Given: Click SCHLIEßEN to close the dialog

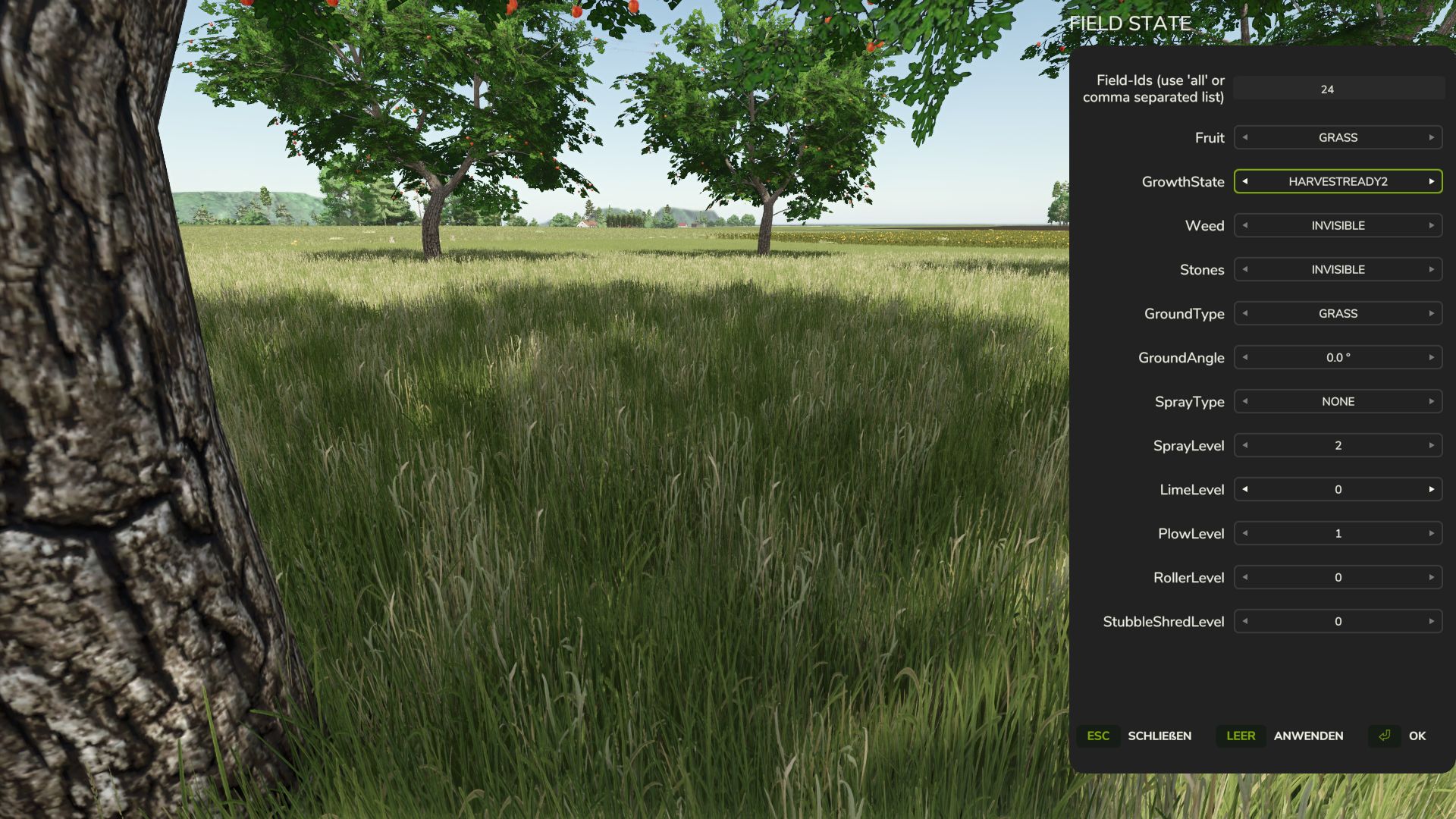Looking at the screenshot, I should [1159, 736].
